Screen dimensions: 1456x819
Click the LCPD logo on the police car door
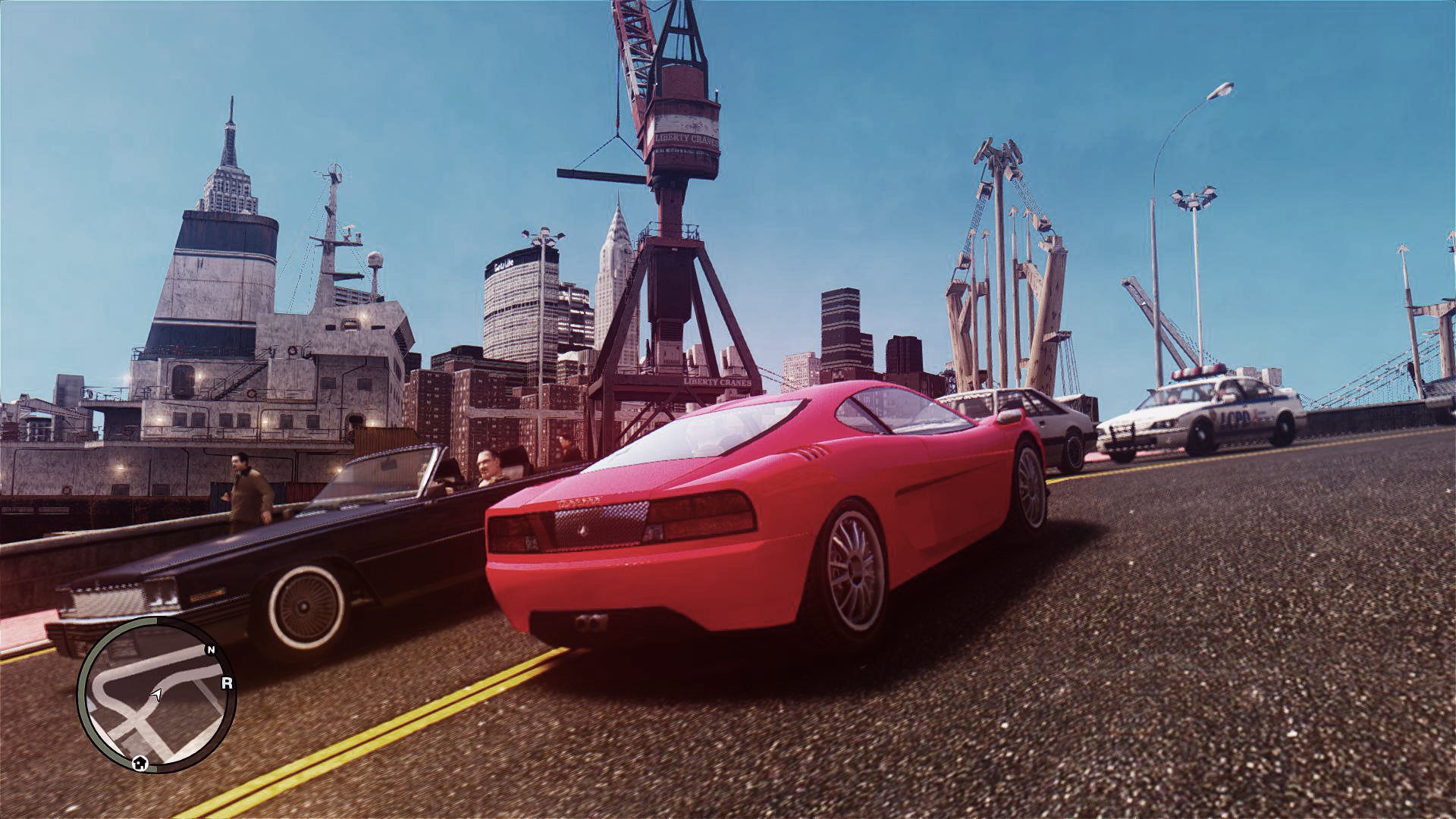tap(1234, 417)
